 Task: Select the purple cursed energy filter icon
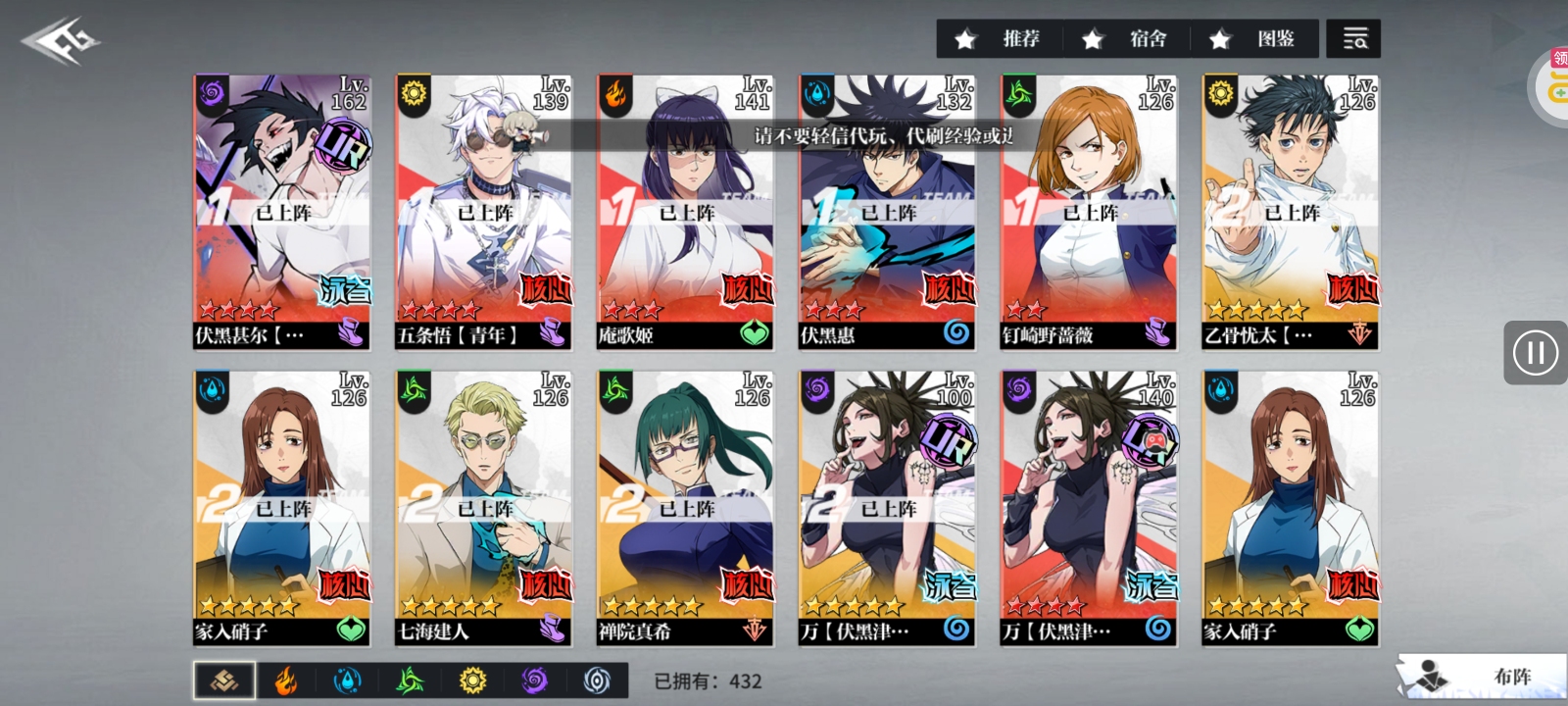(533, 681)
